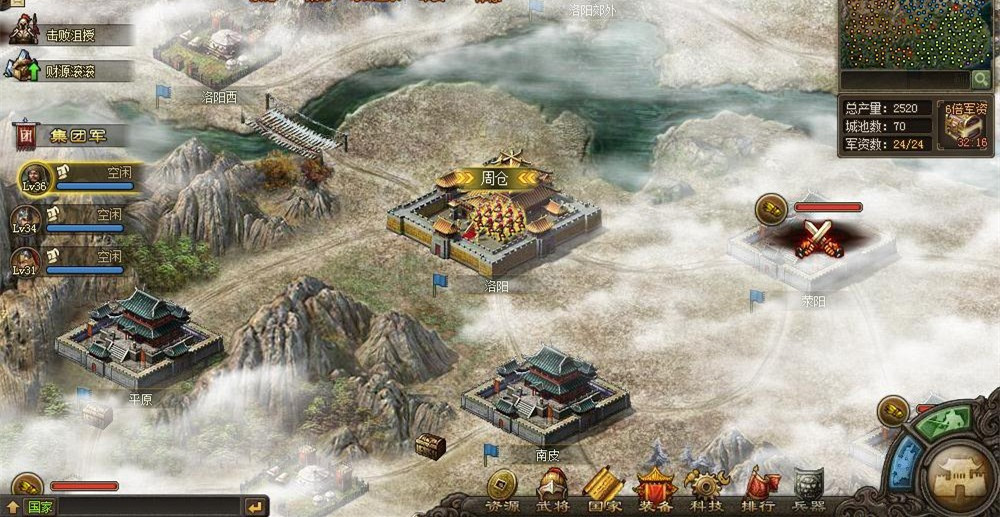Select the Lv31 general portrait
1000x517 pixels.
coord(26,261)
